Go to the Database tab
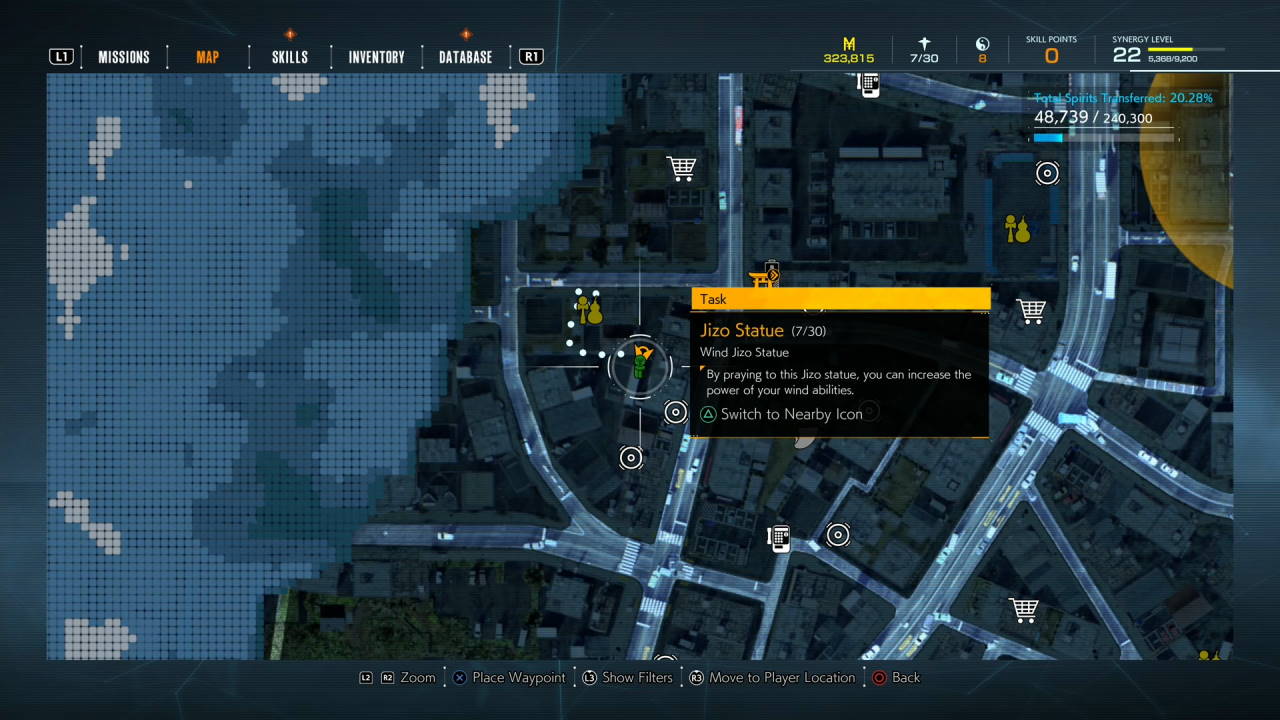Viewport: 1280px width, 720px height. click(x=465, y=57)
